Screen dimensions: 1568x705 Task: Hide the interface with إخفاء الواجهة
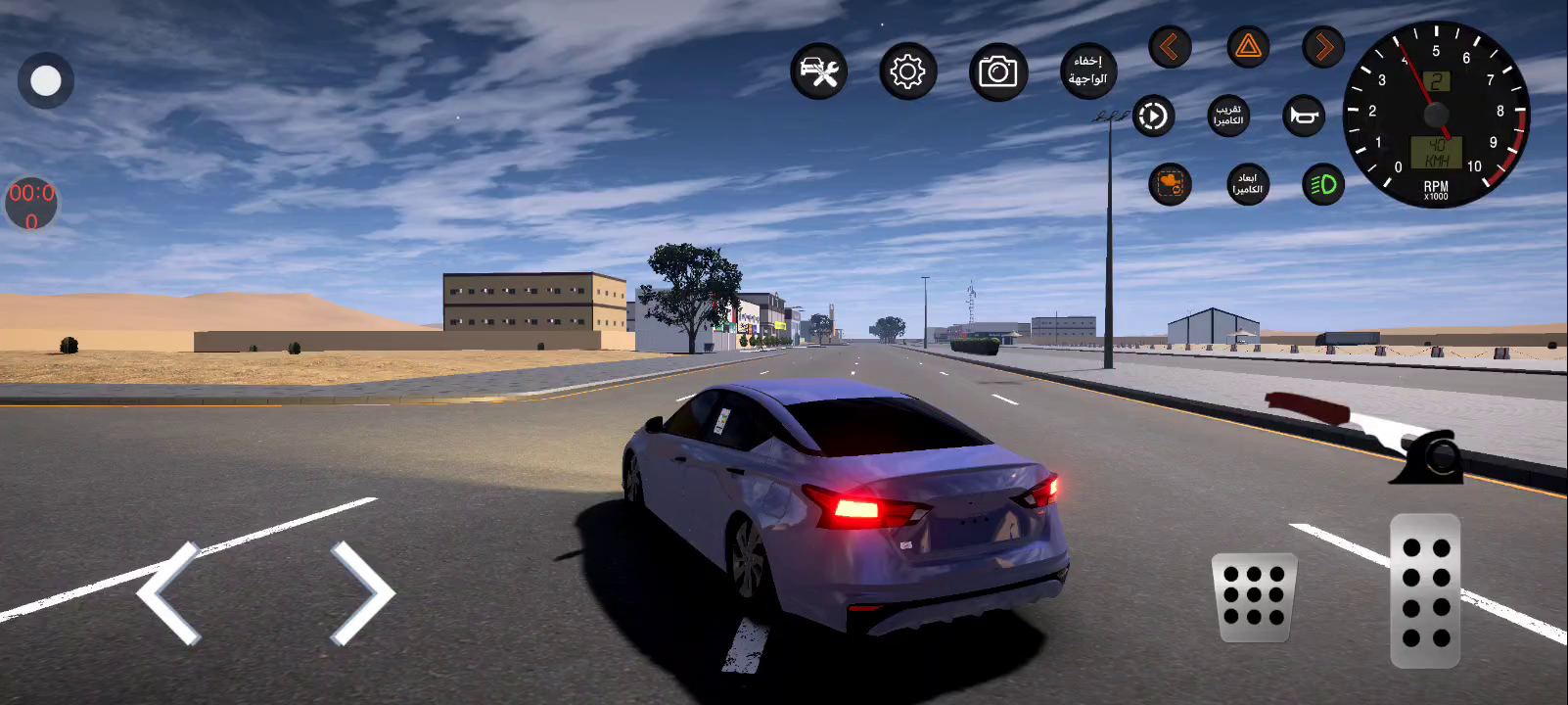tap(1088, 70)
